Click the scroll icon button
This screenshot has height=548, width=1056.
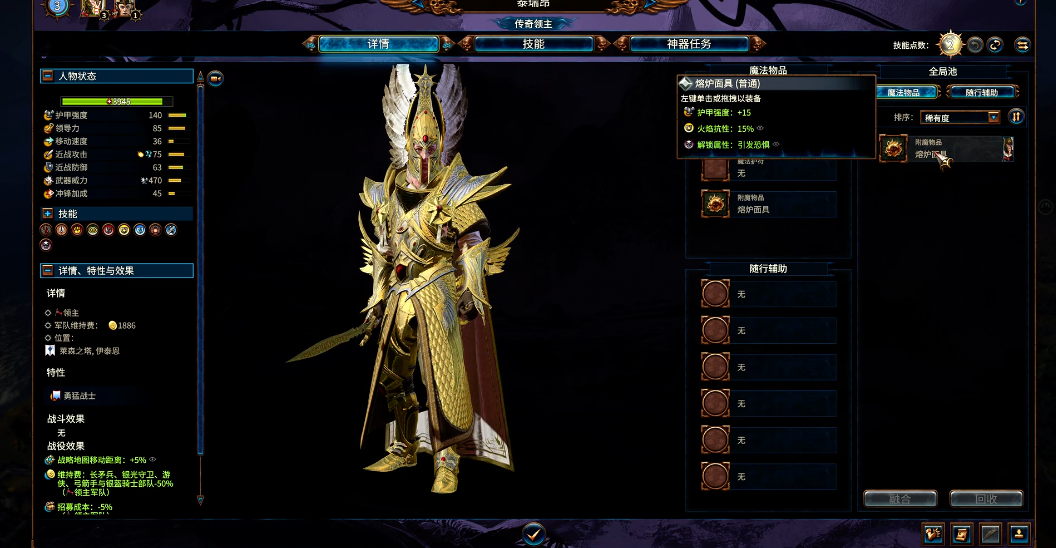tap(961, 533)
